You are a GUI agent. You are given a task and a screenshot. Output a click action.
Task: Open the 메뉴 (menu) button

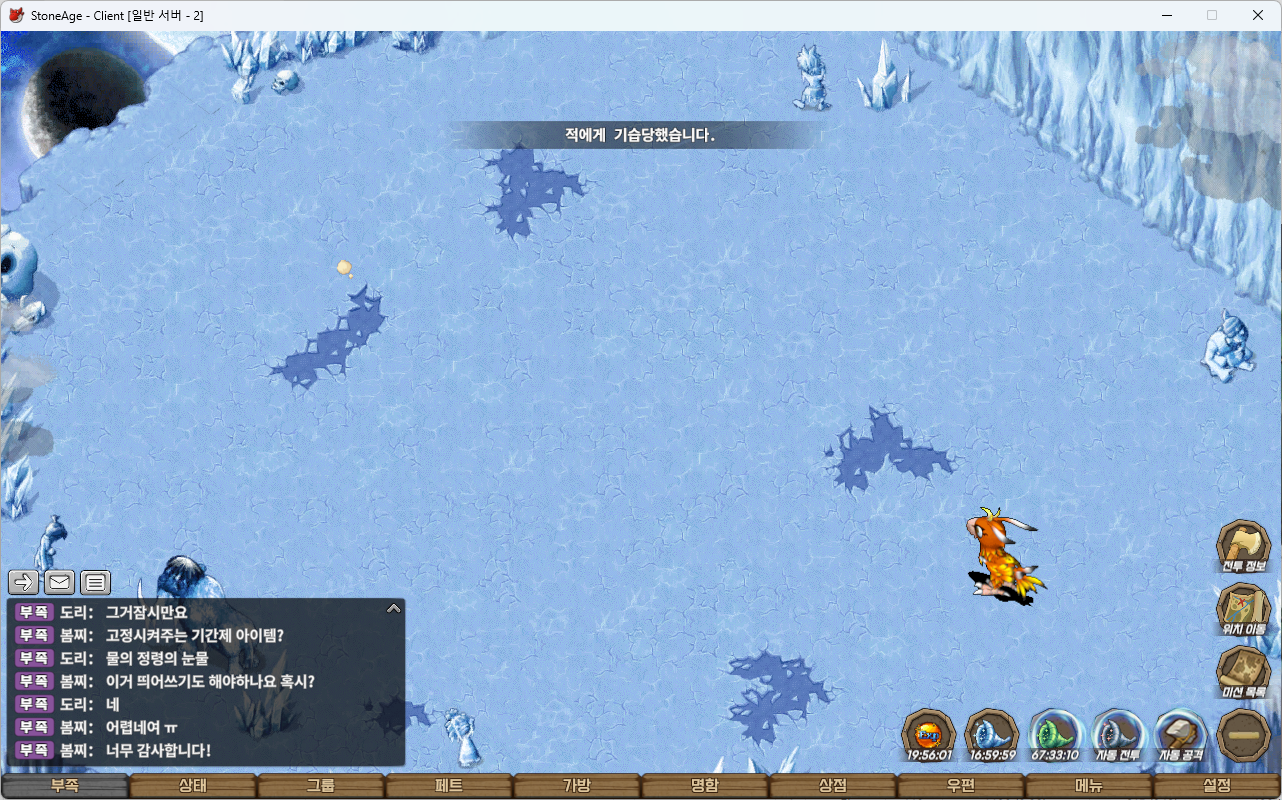click(1089, 786)
